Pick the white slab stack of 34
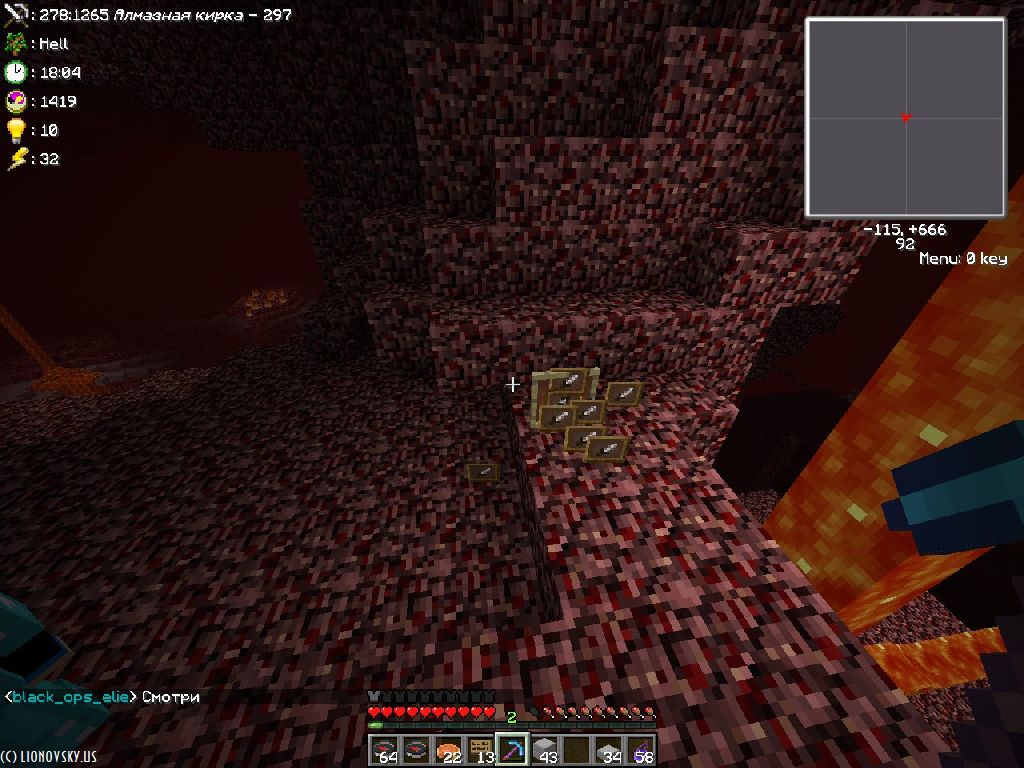This screenshot has width=1024, height=768. click(609, 750)
